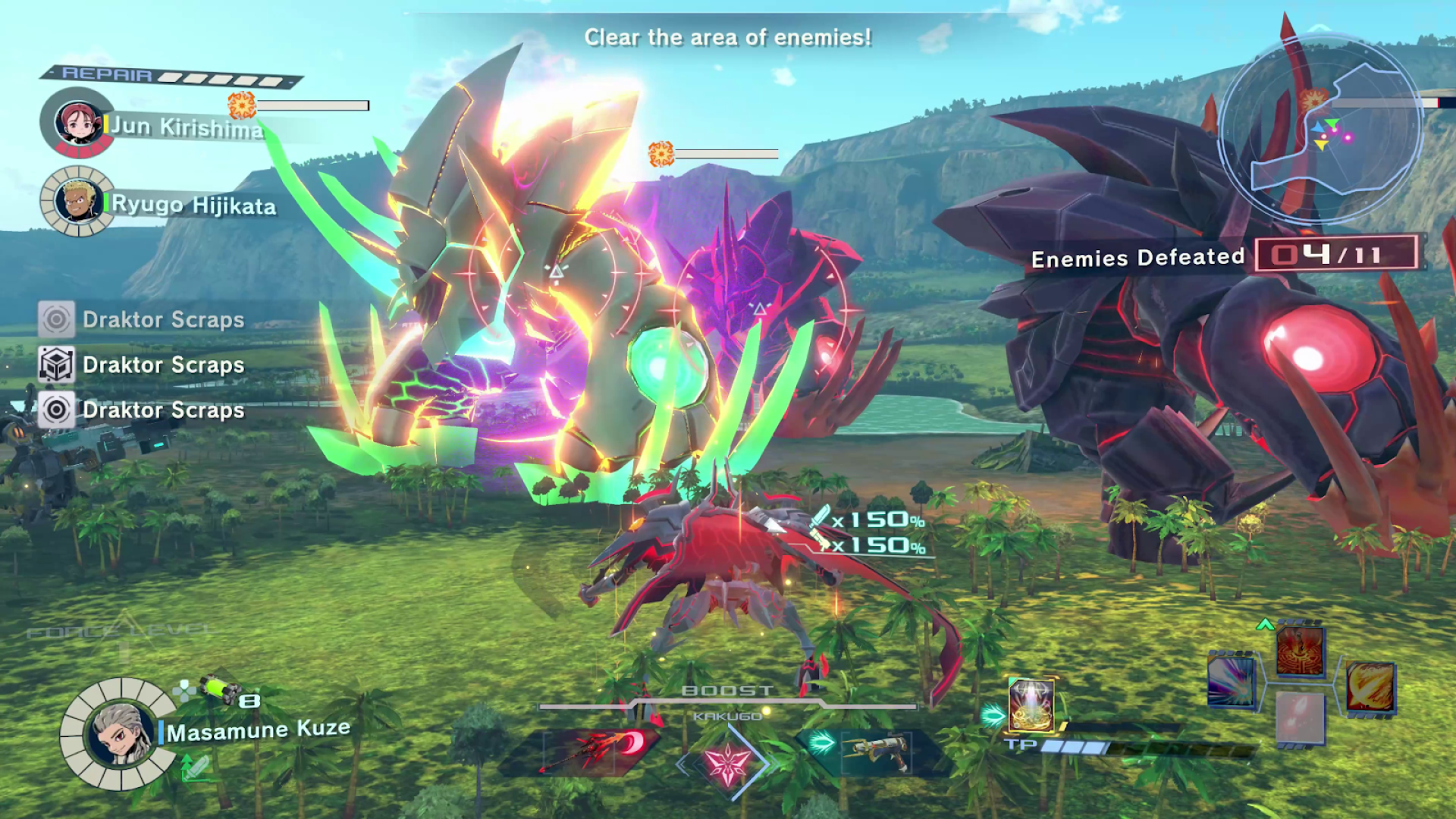Activate the red maze-pattern skill icon
Viewport: 1456px width, 819px height.
tap(1300, 651)
